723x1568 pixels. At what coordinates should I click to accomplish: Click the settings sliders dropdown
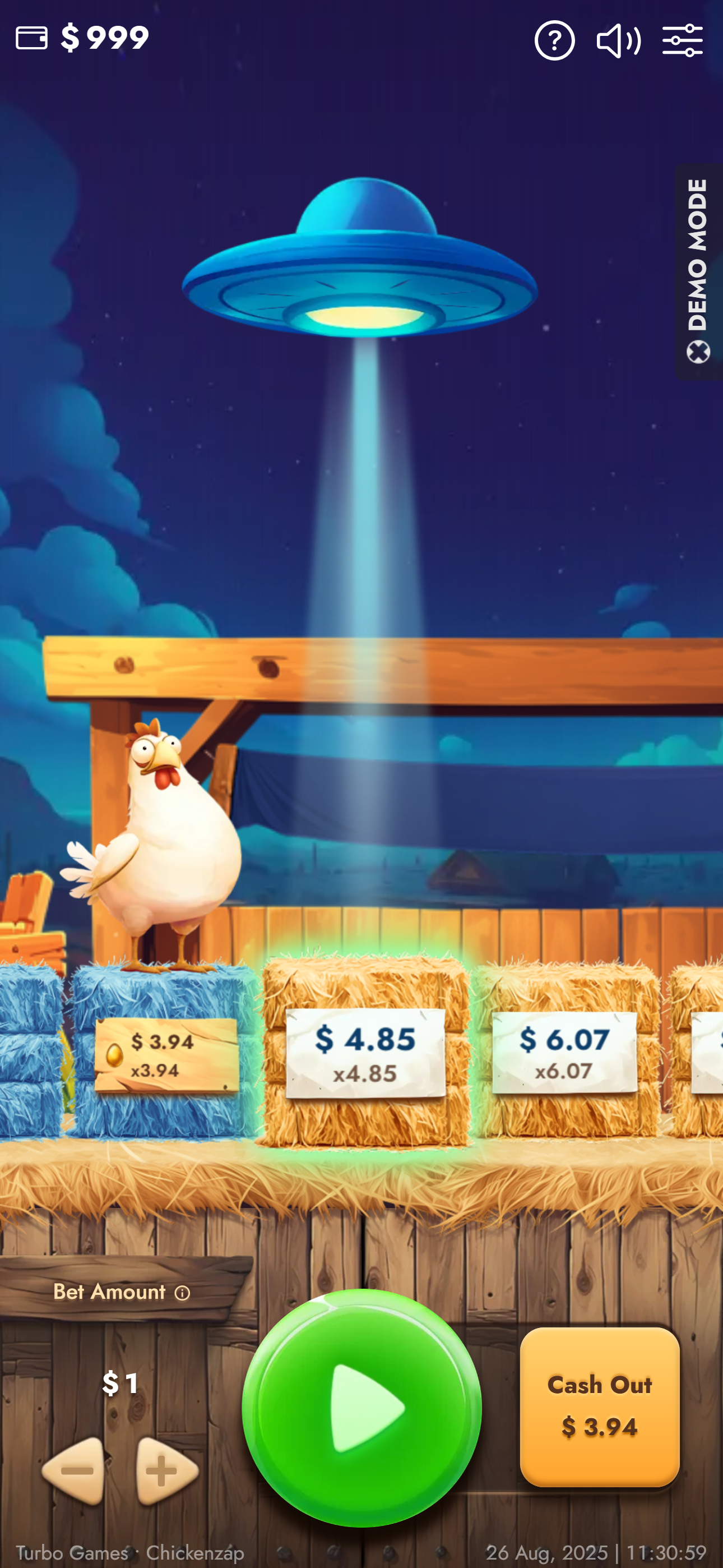683,40
